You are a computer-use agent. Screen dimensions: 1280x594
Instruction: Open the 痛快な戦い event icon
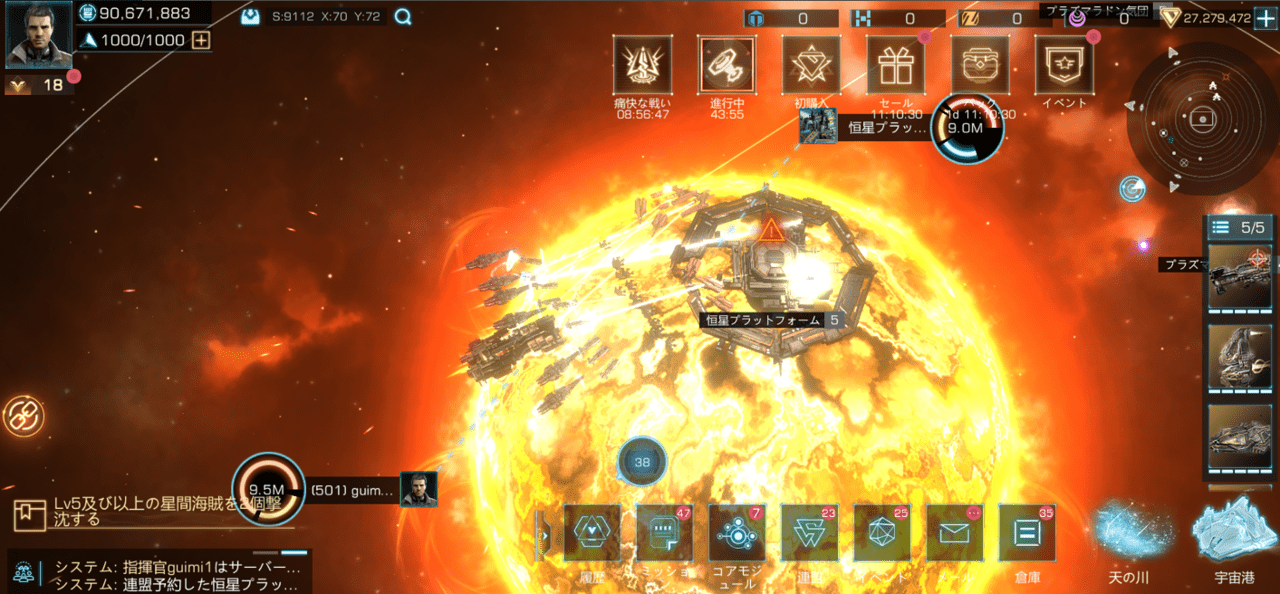click(x=642, y=65)
